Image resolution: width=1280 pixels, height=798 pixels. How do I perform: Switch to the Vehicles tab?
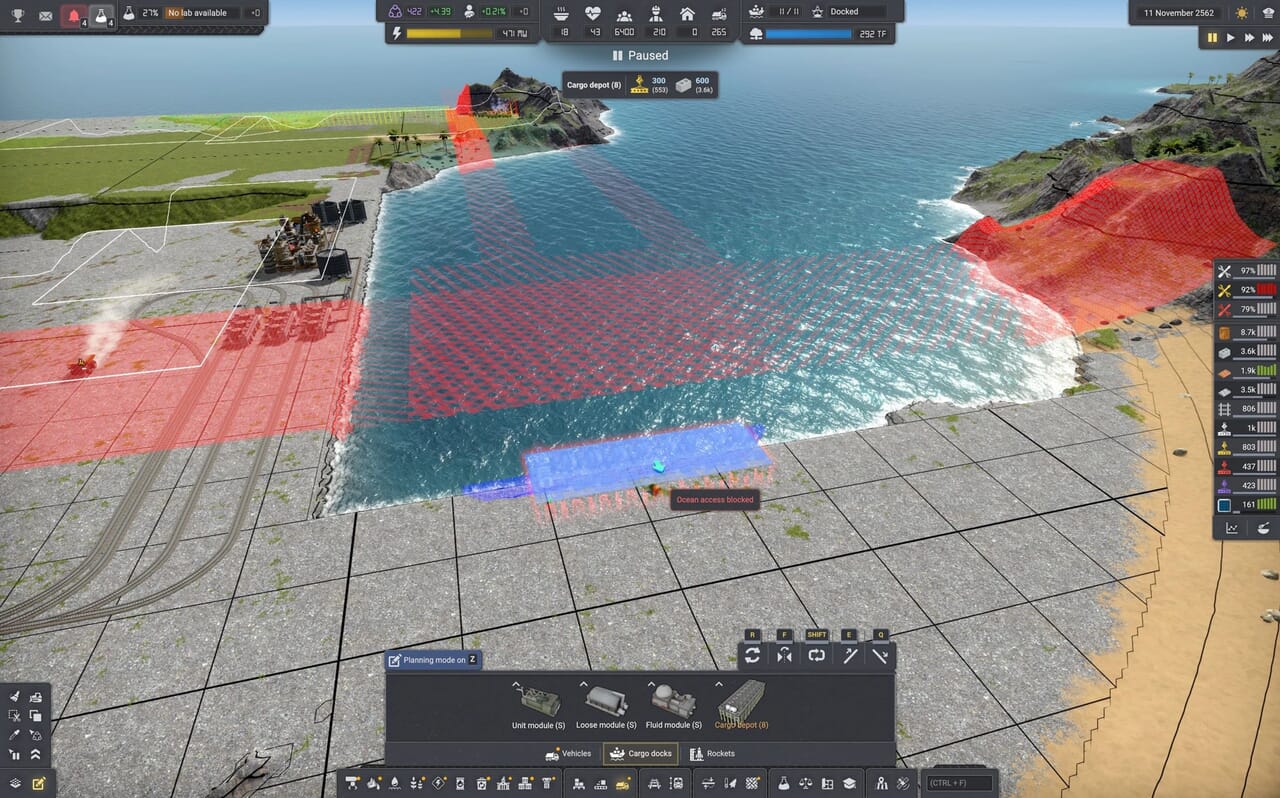[568, 753]
